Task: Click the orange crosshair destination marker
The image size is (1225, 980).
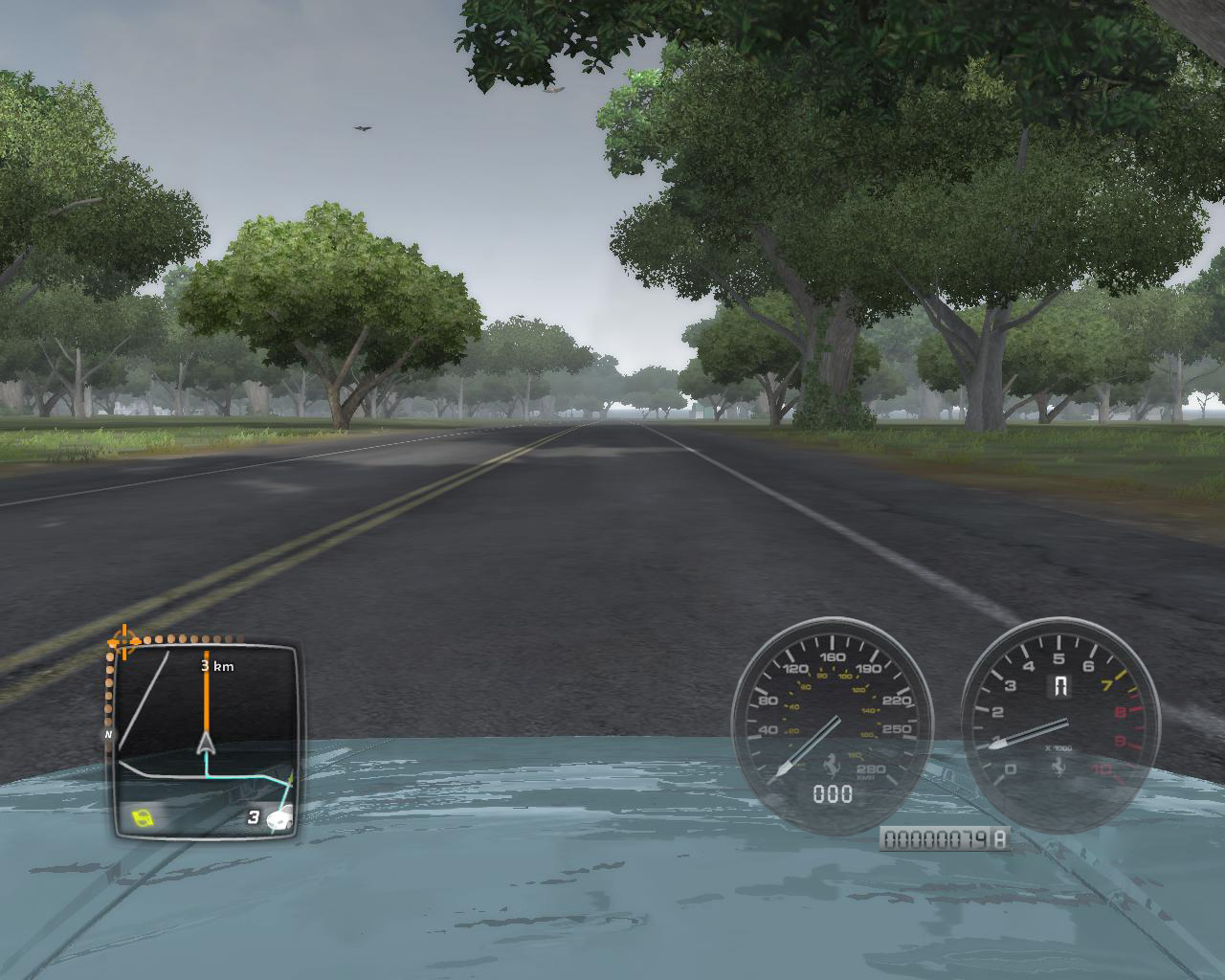Action: click(123, 641)
